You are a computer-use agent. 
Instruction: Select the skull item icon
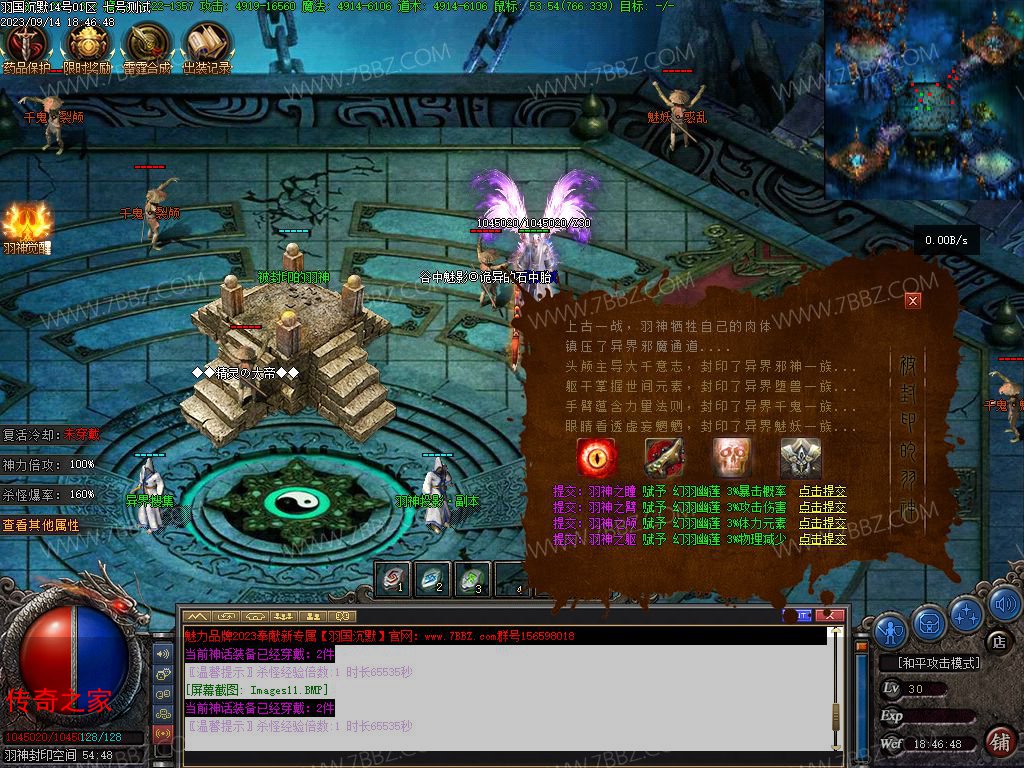click(x=732, y=458)
